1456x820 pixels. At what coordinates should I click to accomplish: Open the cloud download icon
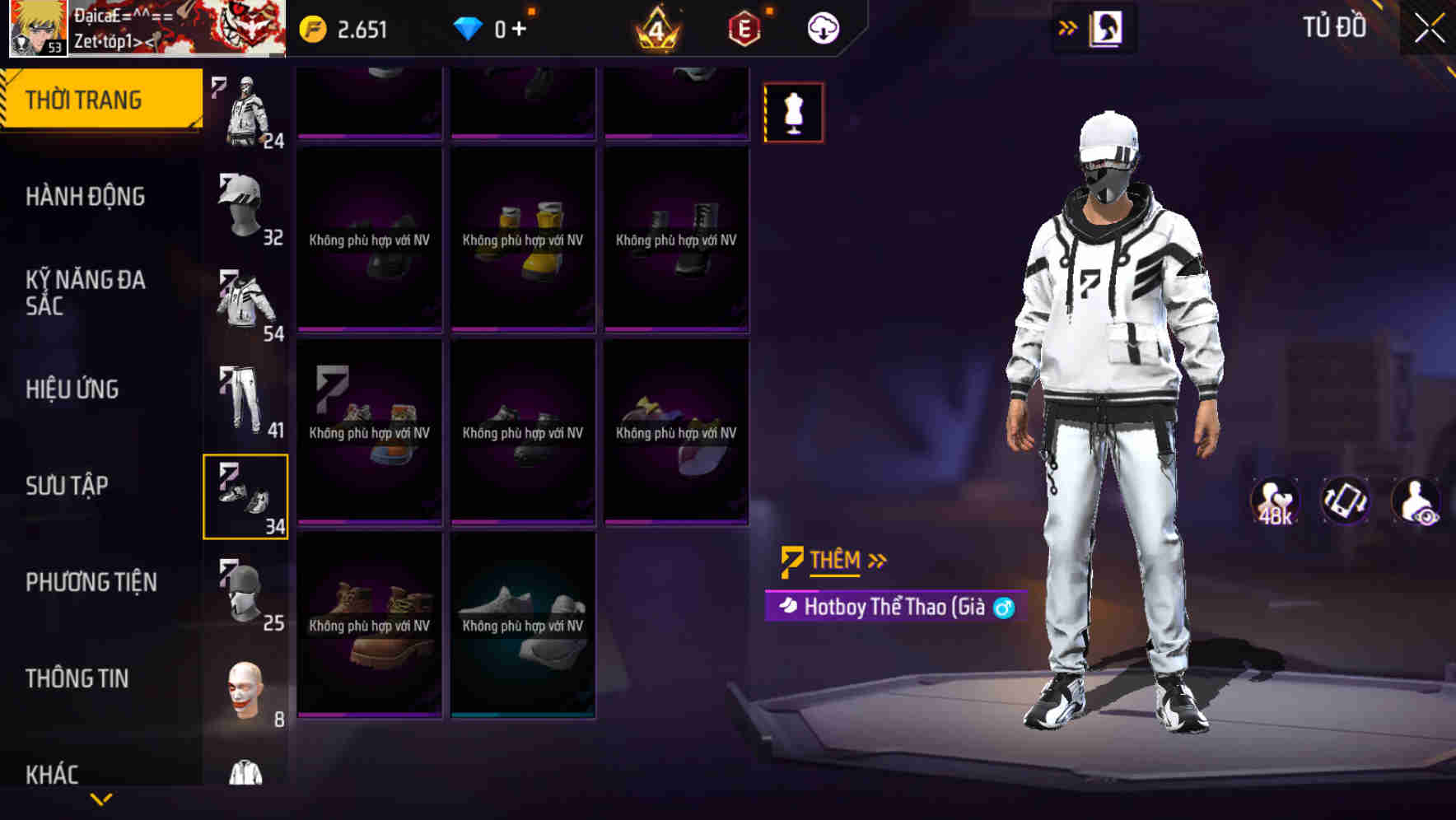(823, 26)
